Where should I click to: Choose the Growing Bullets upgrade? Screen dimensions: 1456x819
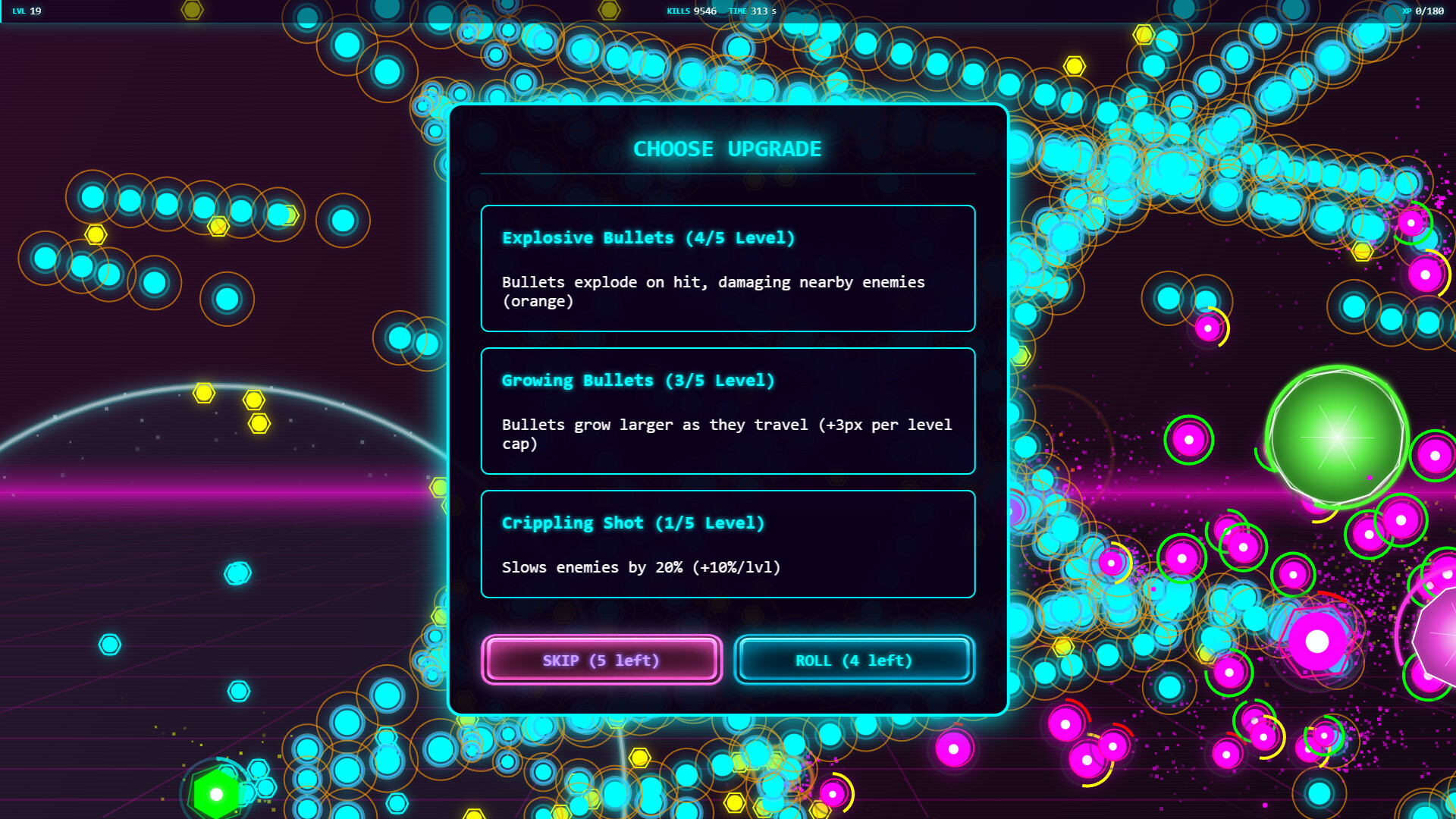[726, 411]
